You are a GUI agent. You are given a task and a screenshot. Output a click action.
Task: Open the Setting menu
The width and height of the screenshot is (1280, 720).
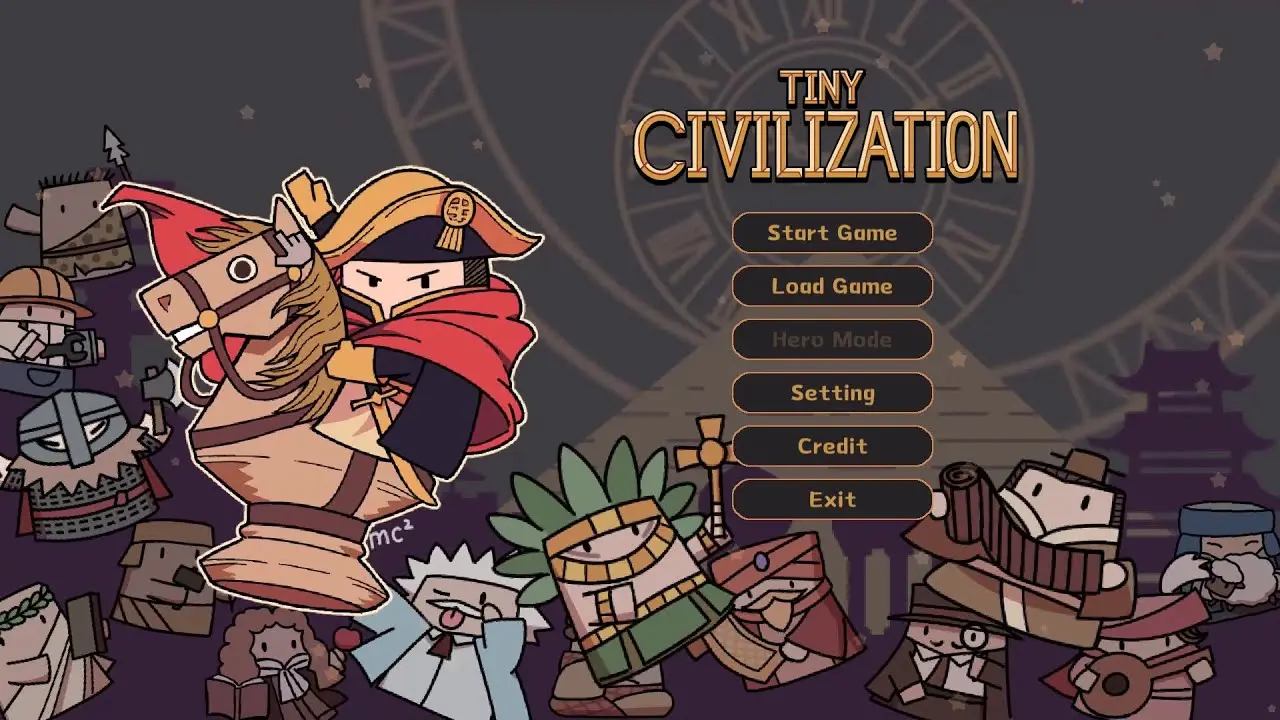point(832,393)
